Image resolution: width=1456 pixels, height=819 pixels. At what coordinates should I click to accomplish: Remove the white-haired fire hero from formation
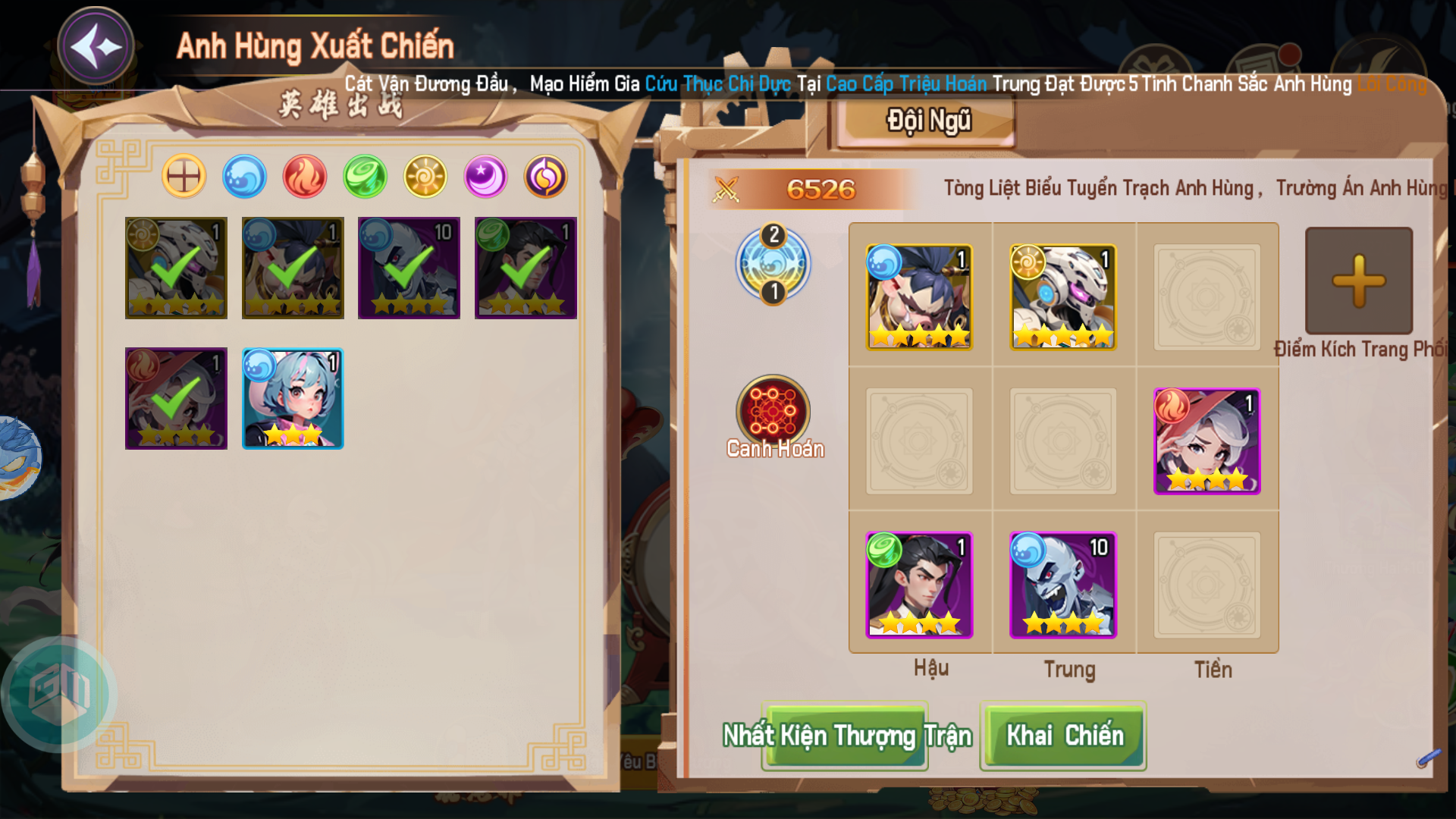(x=1207, y=441)
